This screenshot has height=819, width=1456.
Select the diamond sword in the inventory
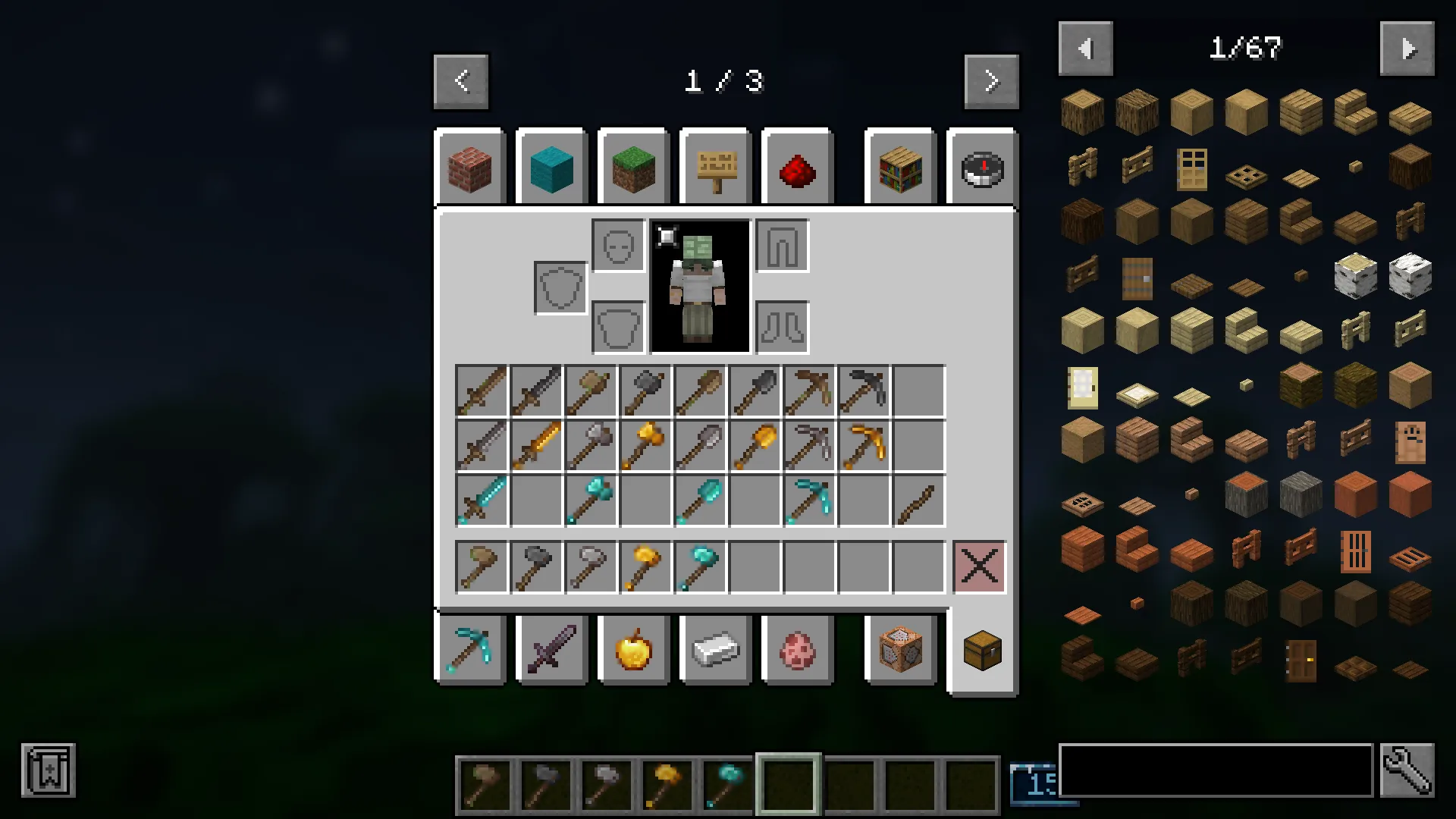[x=481, y=500]
